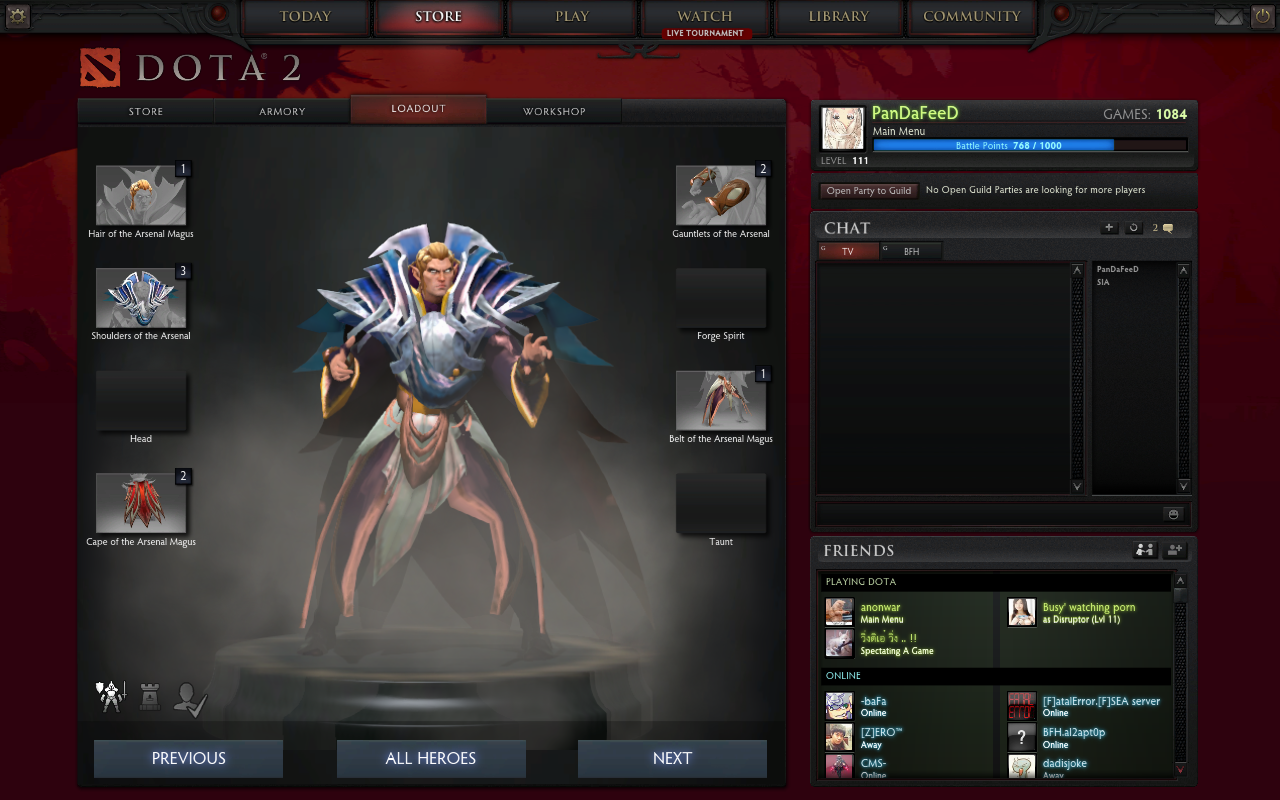Viewport: 1280px width, 800px height.
Task: Open the Watch menu
Action: point(705,17)
